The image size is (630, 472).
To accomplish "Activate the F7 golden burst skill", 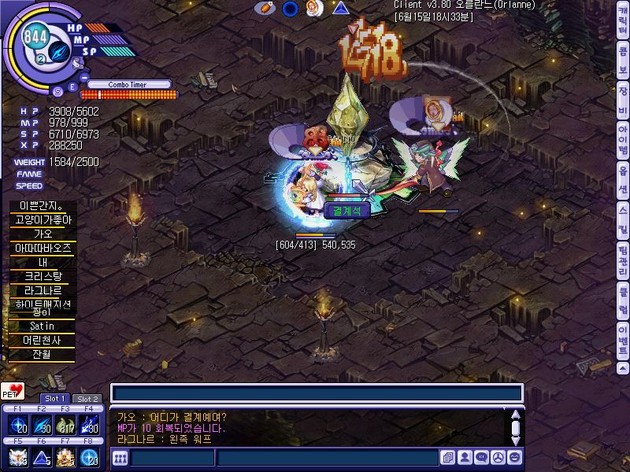I will pyautogui.click(x=64, y=457).
